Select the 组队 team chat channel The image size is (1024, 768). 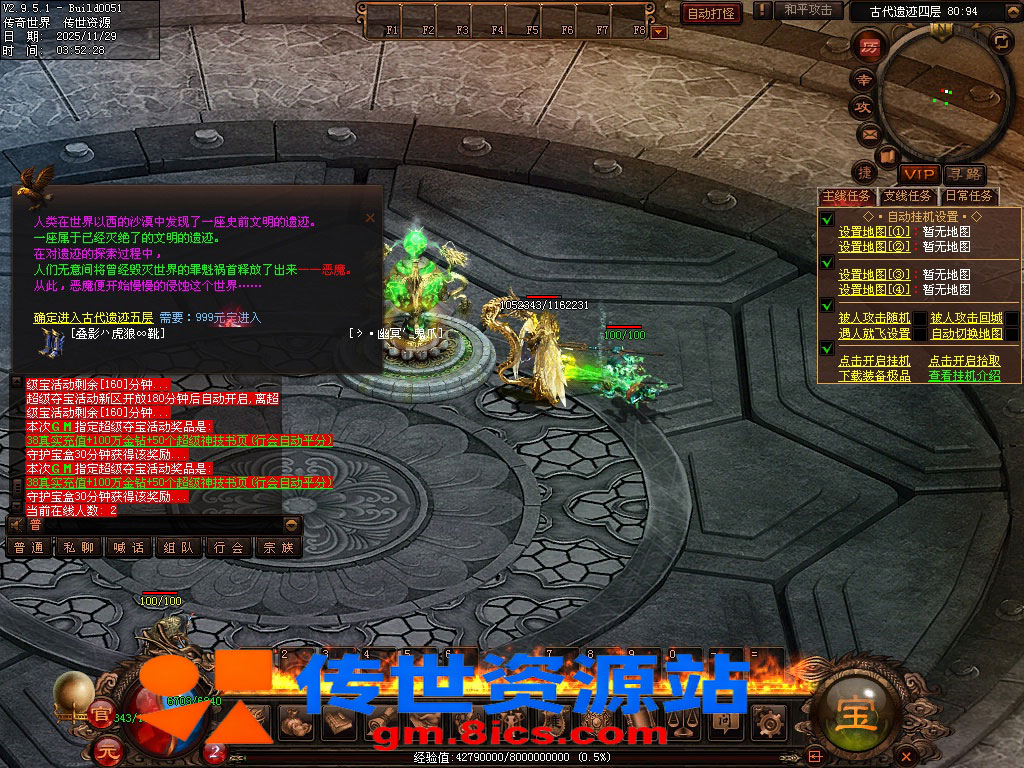[x=178, y=547]
